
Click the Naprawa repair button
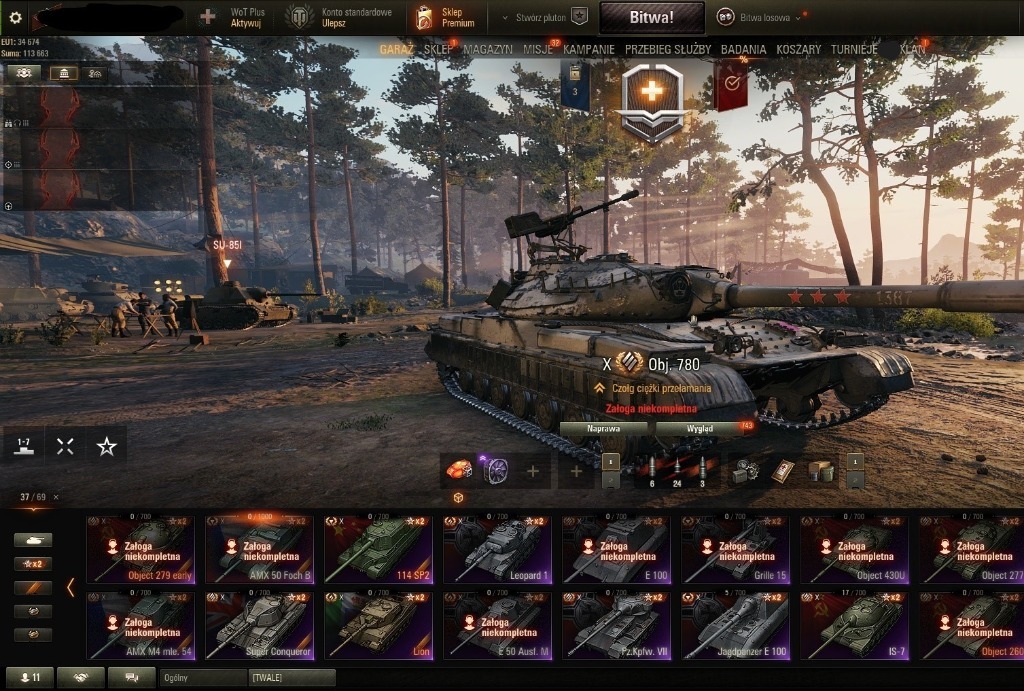(x=604, y=428)
